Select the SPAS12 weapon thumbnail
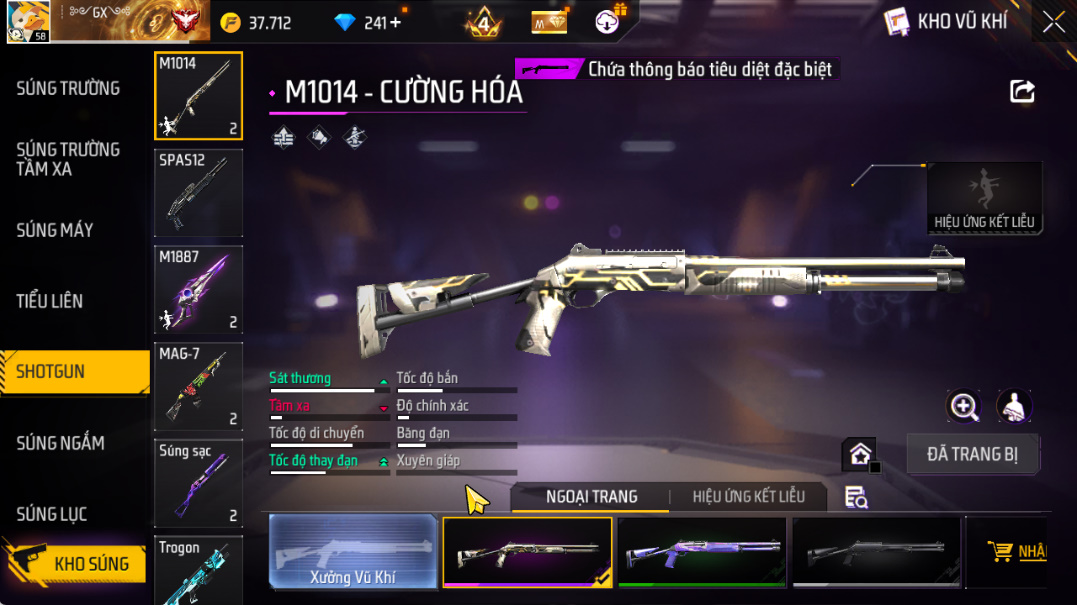Screen dimensions: 1077x605 [198, 192]
